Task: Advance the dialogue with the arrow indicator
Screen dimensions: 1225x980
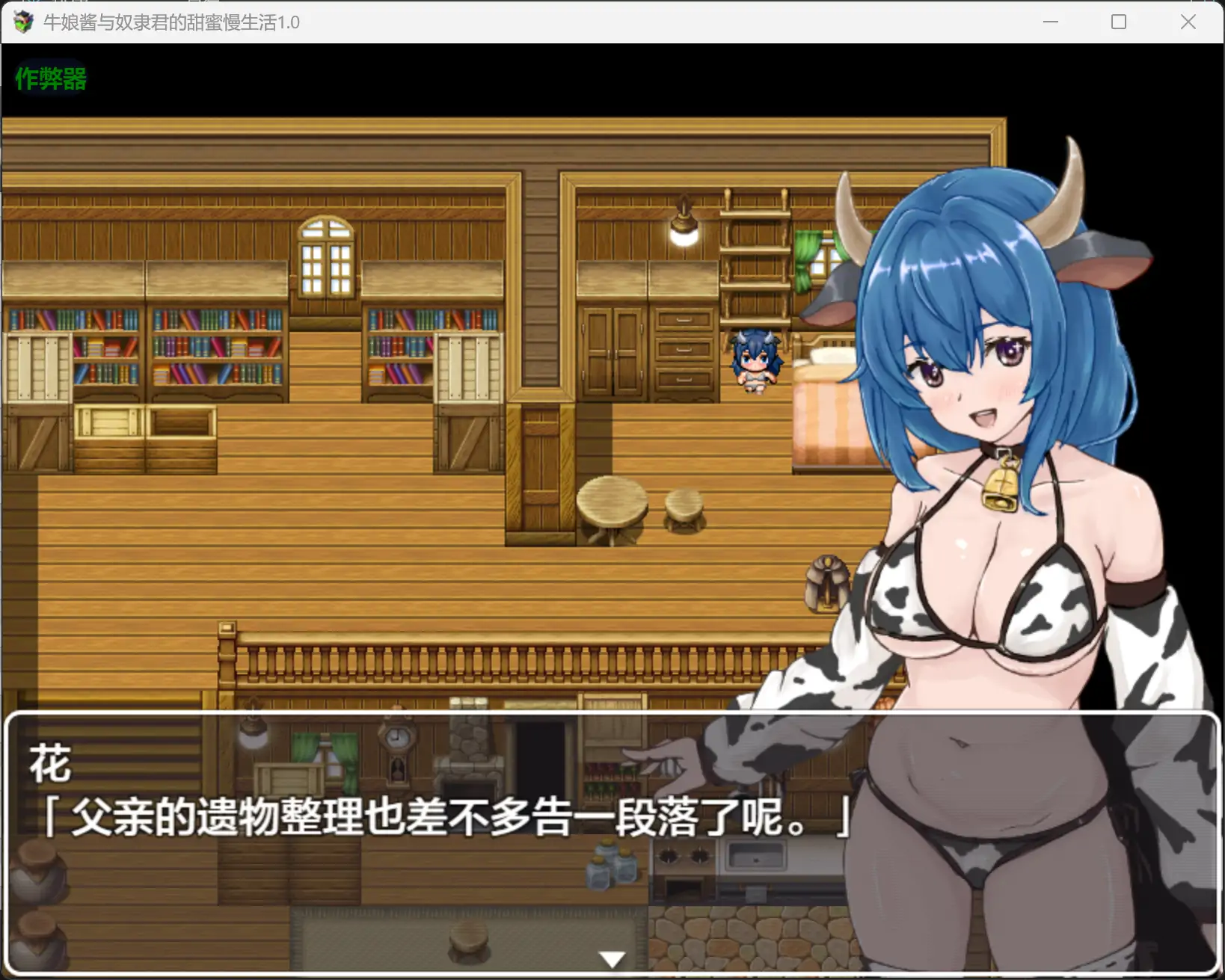Action: [612, 957]
